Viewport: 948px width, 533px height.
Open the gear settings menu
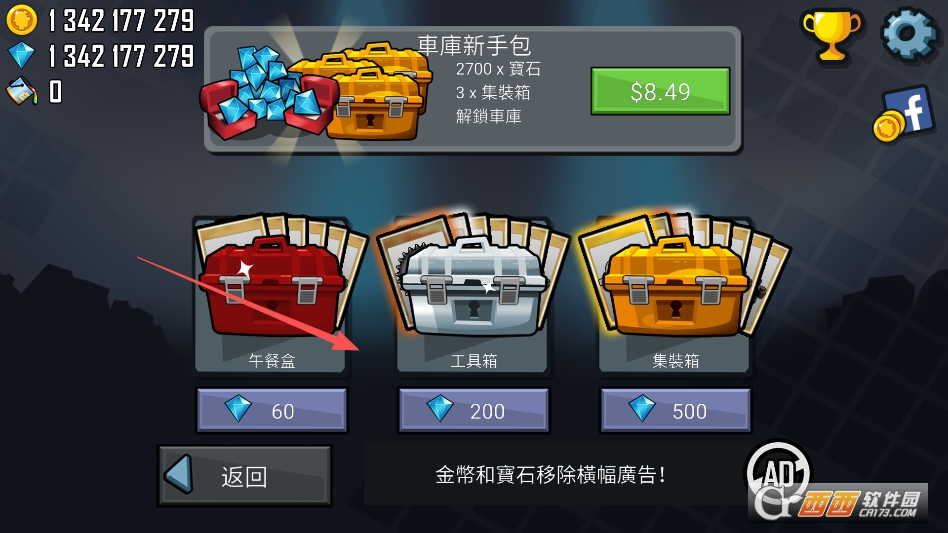pos(908,34)
